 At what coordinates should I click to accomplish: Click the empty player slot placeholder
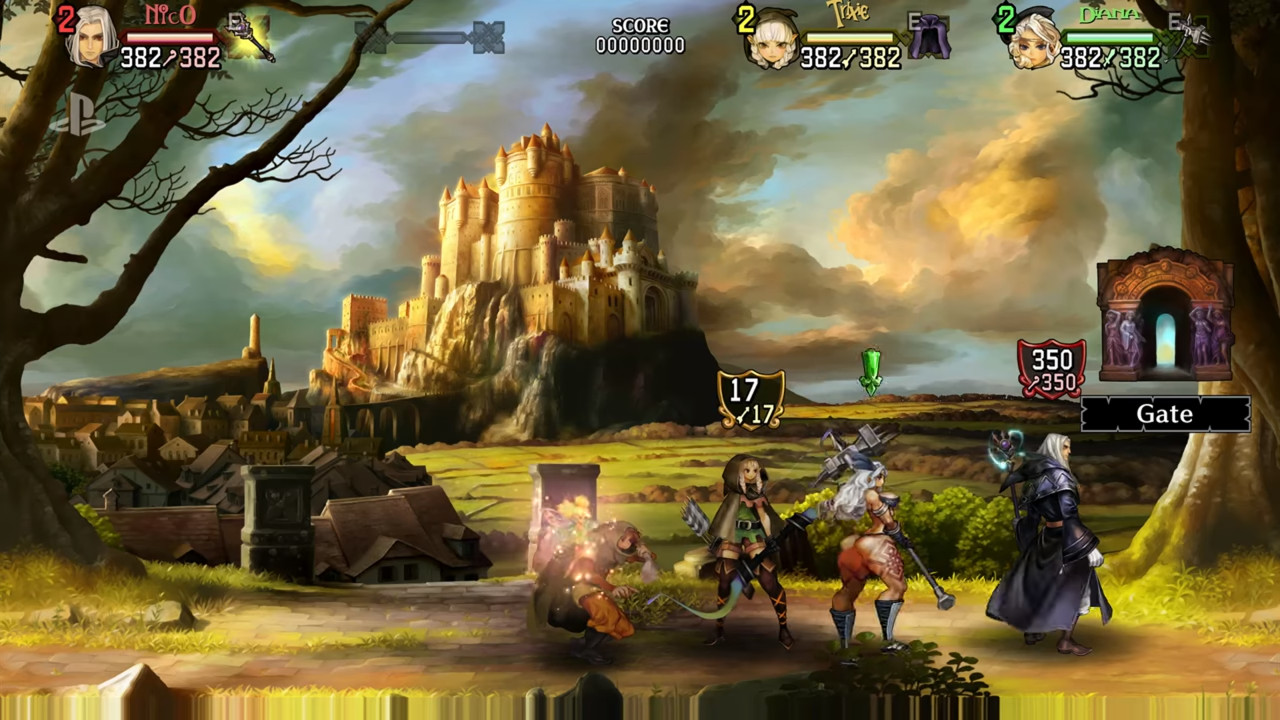[x=430, y=38]
